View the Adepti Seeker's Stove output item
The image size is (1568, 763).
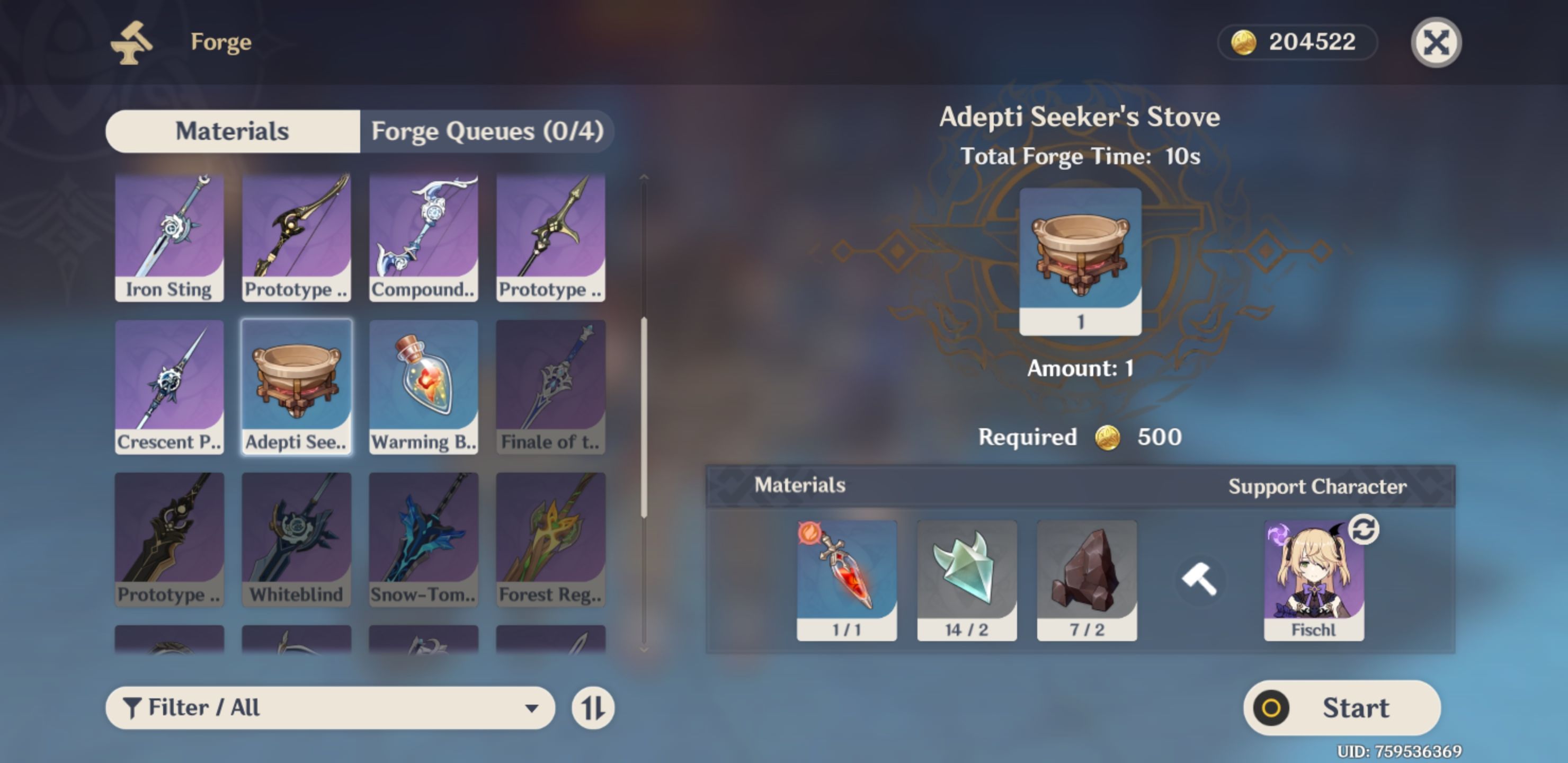click(1080, 261)
